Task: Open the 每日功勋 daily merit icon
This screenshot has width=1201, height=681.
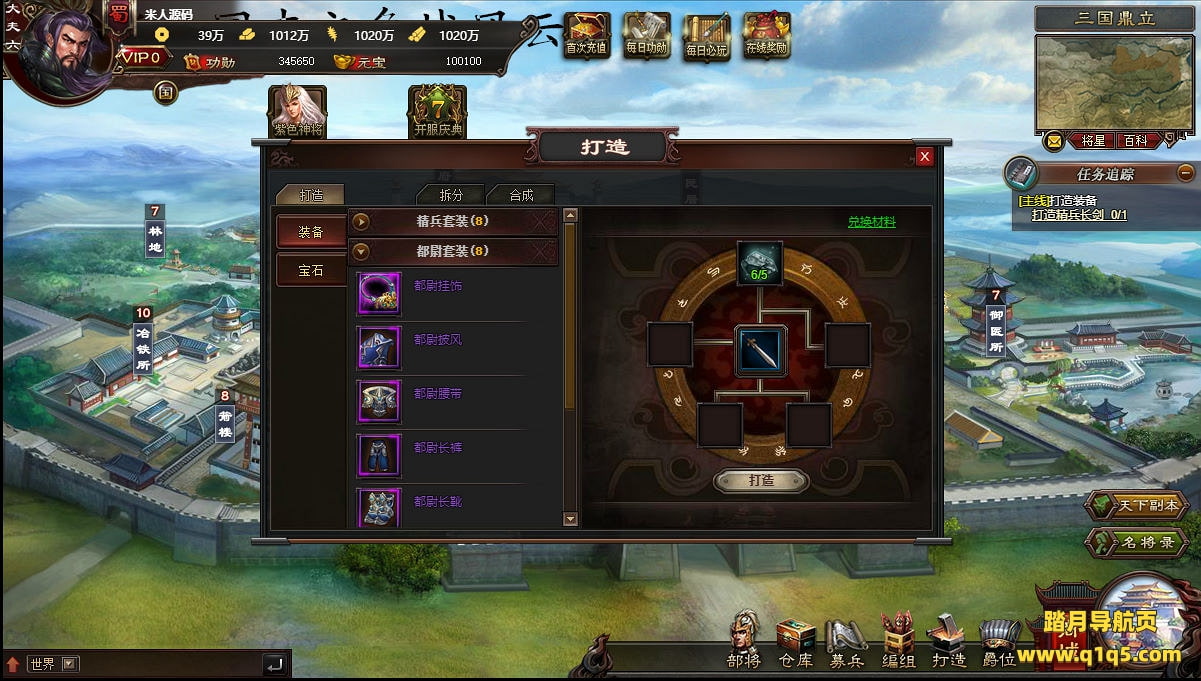Action: point(646,35)
